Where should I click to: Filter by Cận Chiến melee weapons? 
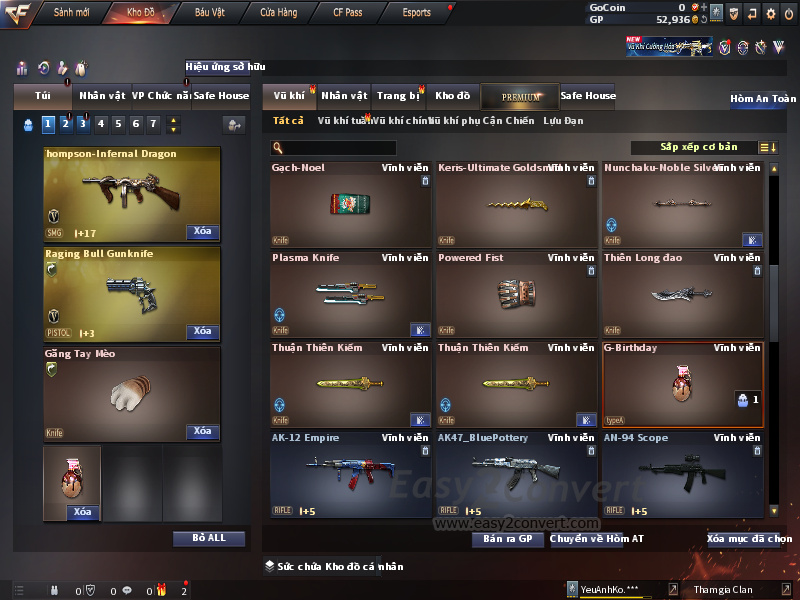[x=508, y=121]
